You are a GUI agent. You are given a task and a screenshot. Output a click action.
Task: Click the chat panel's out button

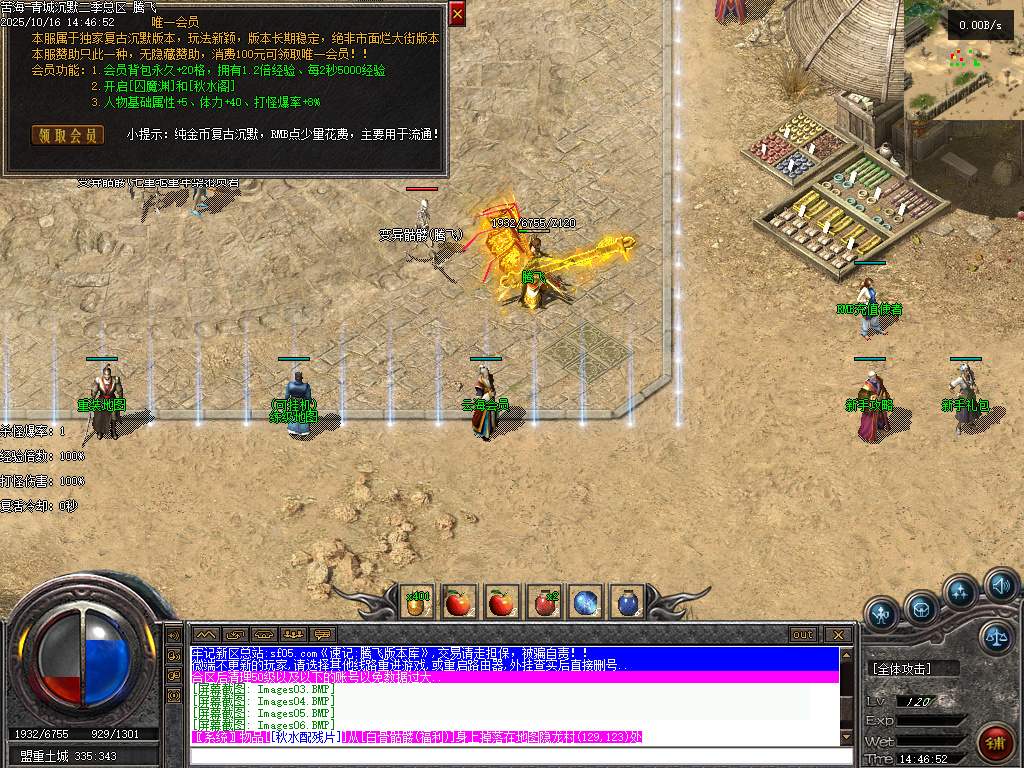click(803, 635)
